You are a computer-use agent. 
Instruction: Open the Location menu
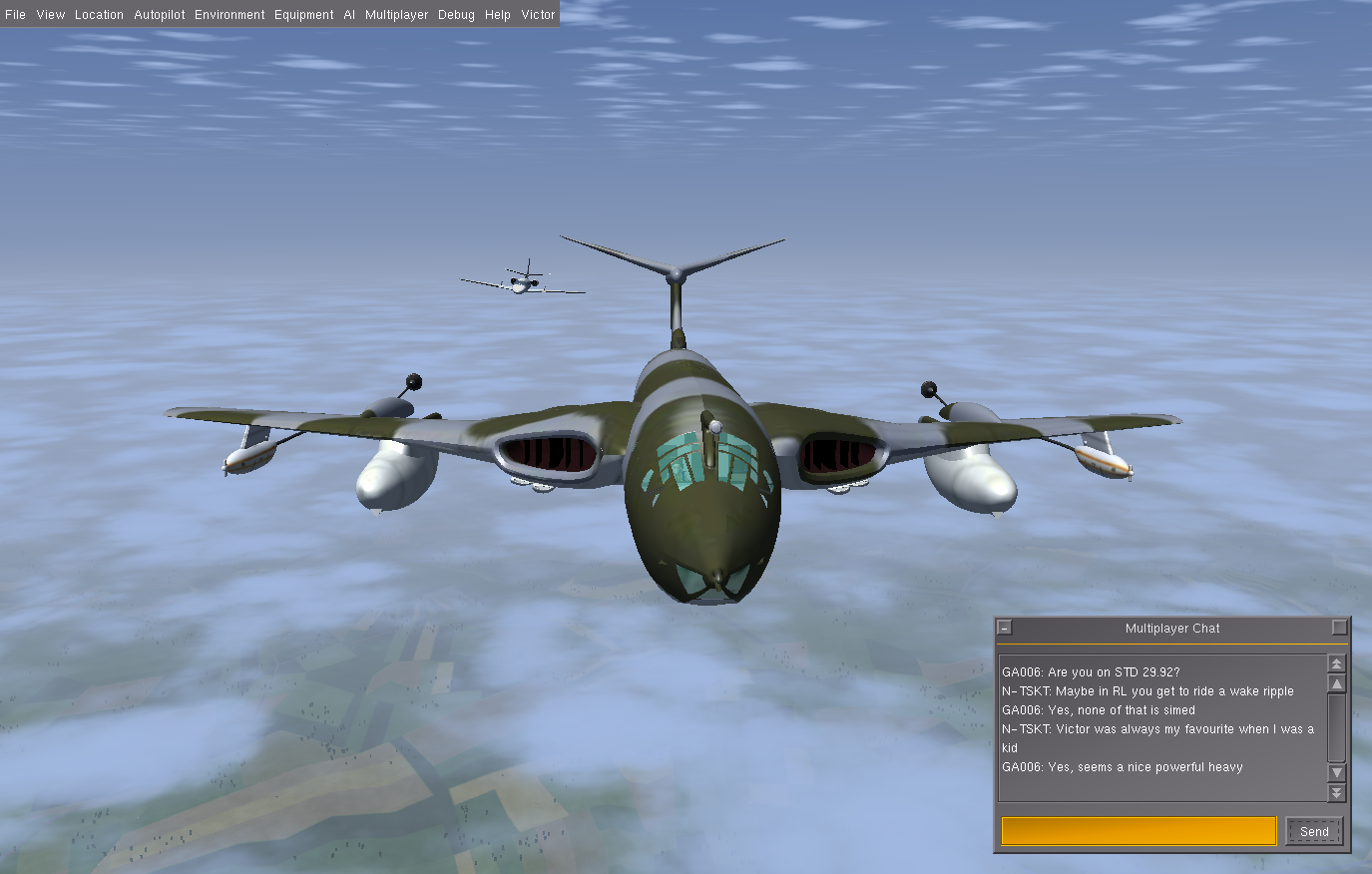point(99,15)
